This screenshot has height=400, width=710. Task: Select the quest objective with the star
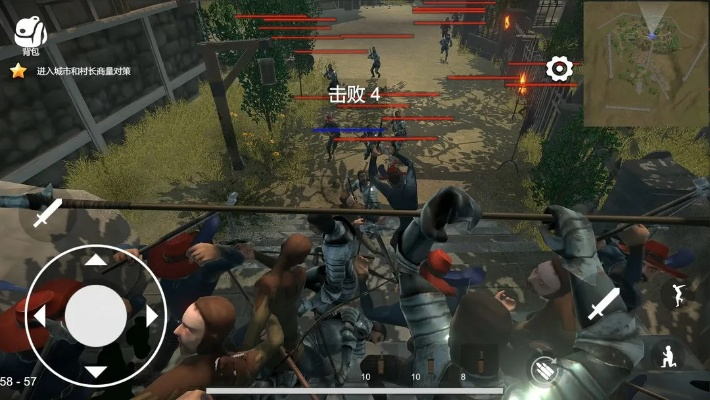point(87,71)
